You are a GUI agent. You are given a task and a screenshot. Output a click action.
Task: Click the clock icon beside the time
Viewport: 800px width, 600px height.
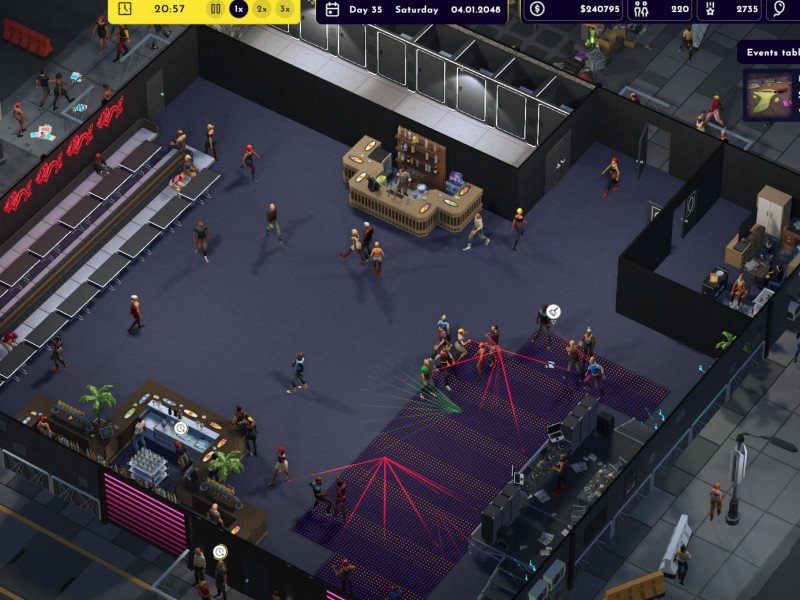(x=125, y=9)
